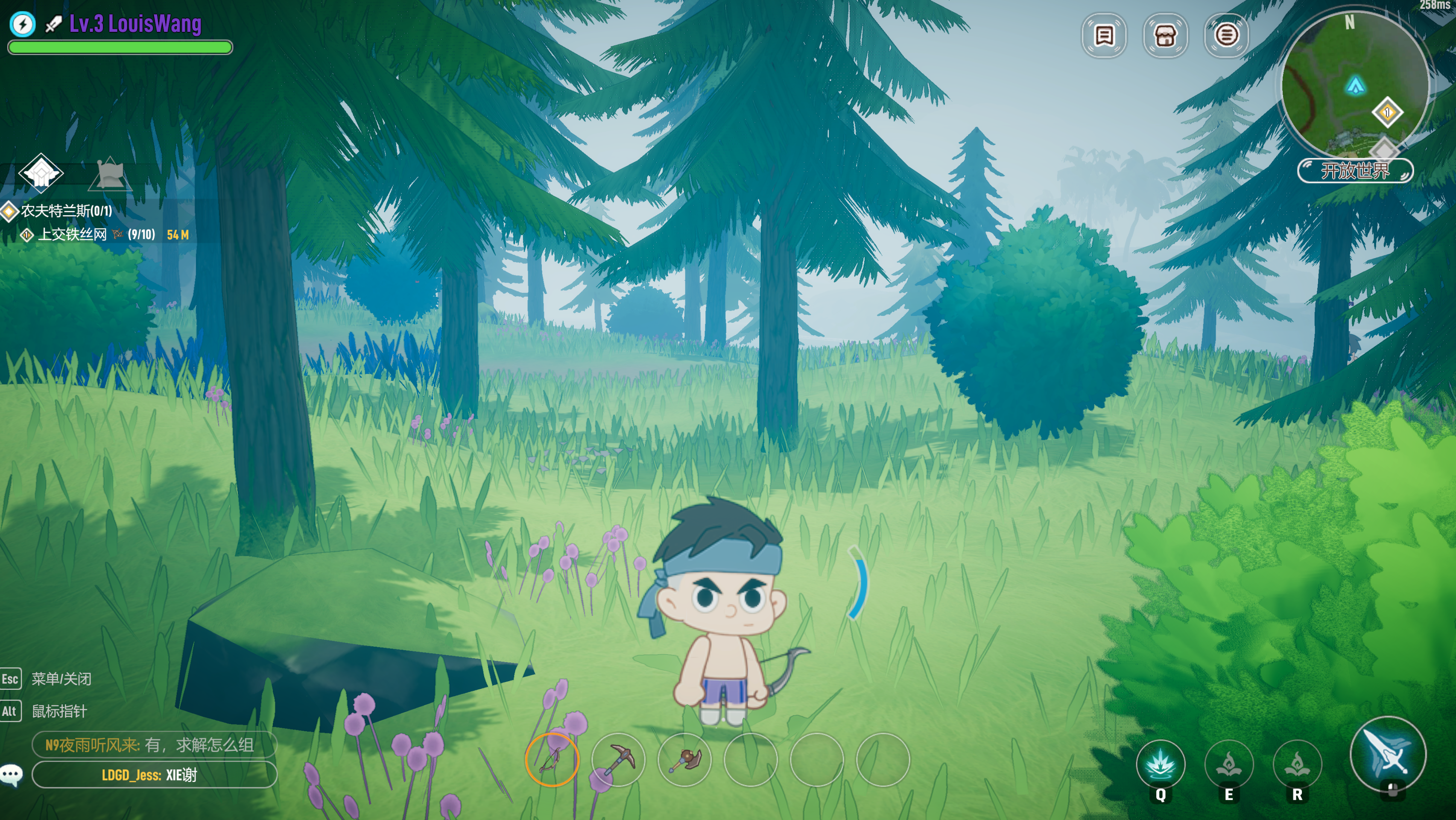Screen dimensions: 1456x820
Task: Select the bow hotbar slot
Action: (552, 759)
